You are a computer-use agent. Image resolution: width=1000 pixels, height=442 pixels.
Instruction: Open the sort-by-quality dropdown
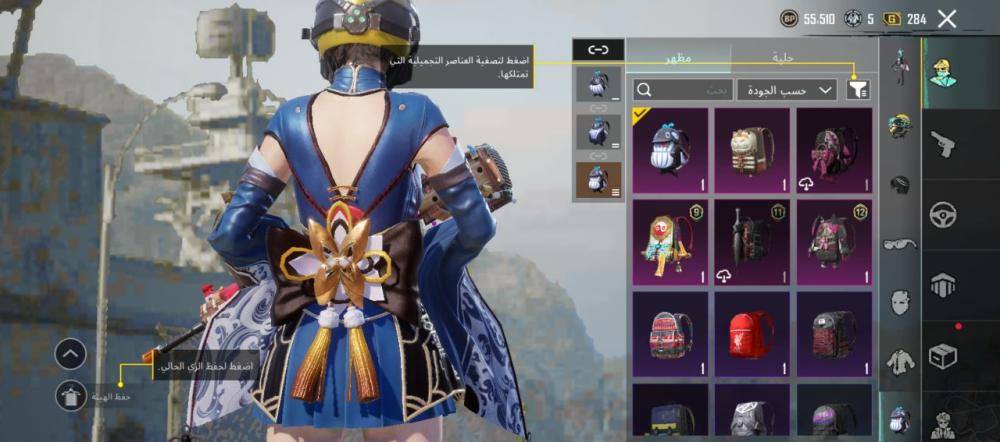787,90
